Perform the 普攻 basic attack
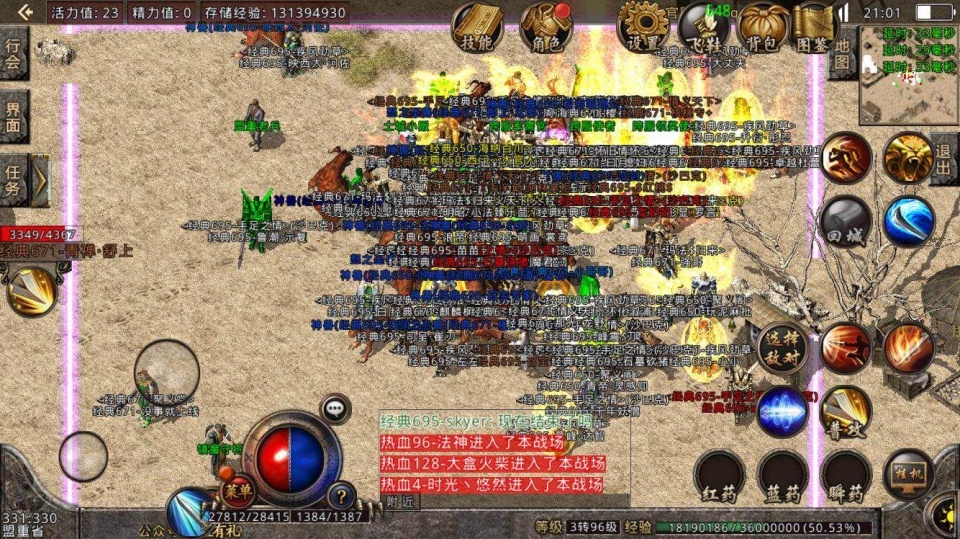Screen dimensions: 960x539 [x=845, y=411]
